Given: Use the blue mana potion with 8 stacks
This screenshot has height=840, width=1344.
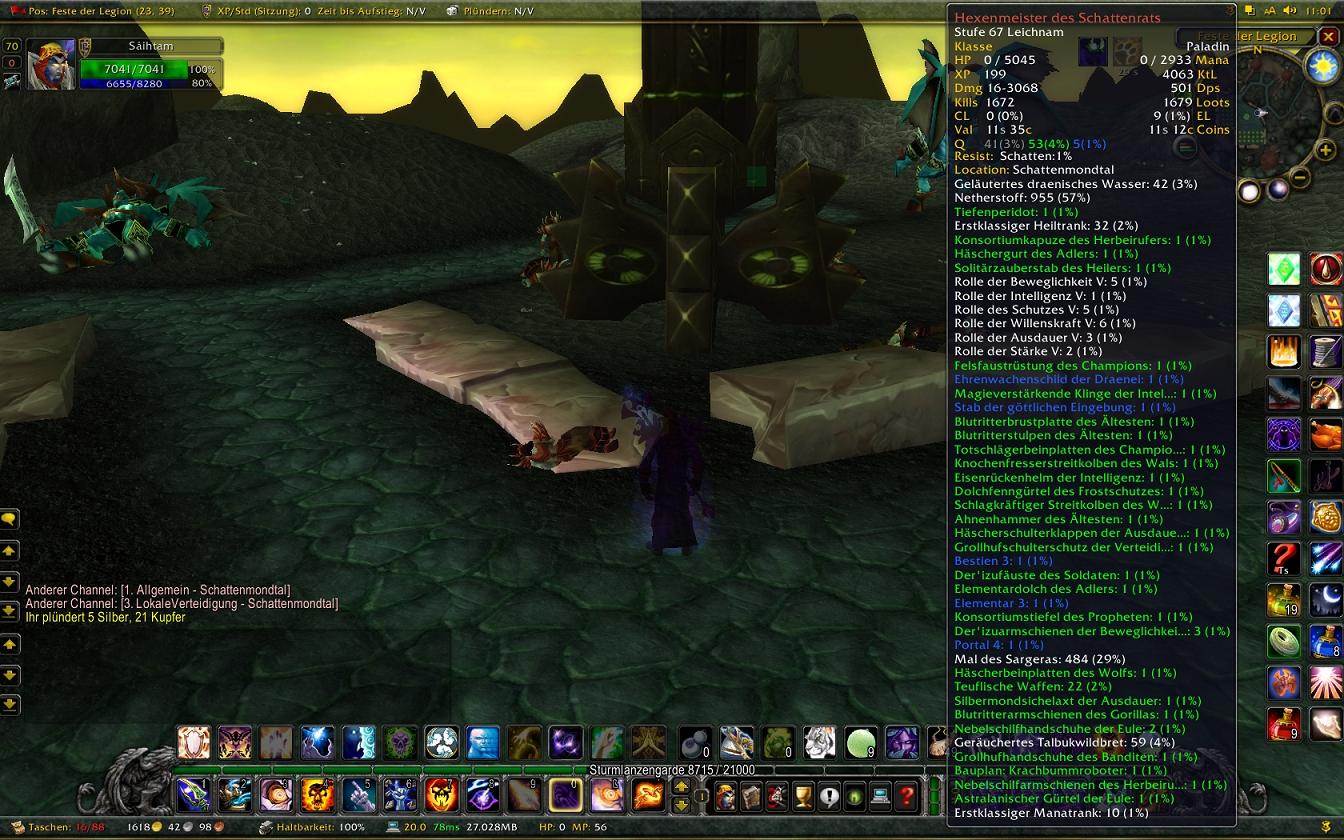Looking at the screenshot, I should tap(1326, 640).
